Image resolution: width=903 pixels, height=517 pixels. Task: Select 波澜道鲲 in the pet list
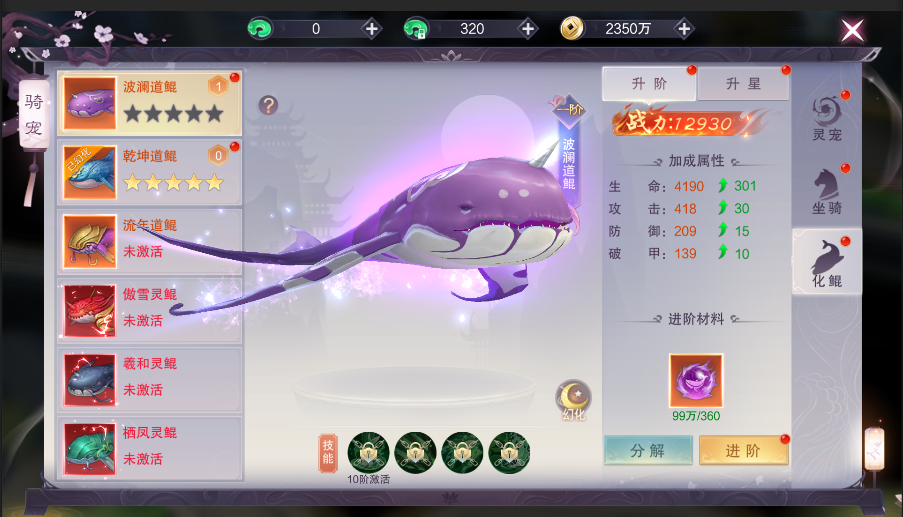coord(150,102)
